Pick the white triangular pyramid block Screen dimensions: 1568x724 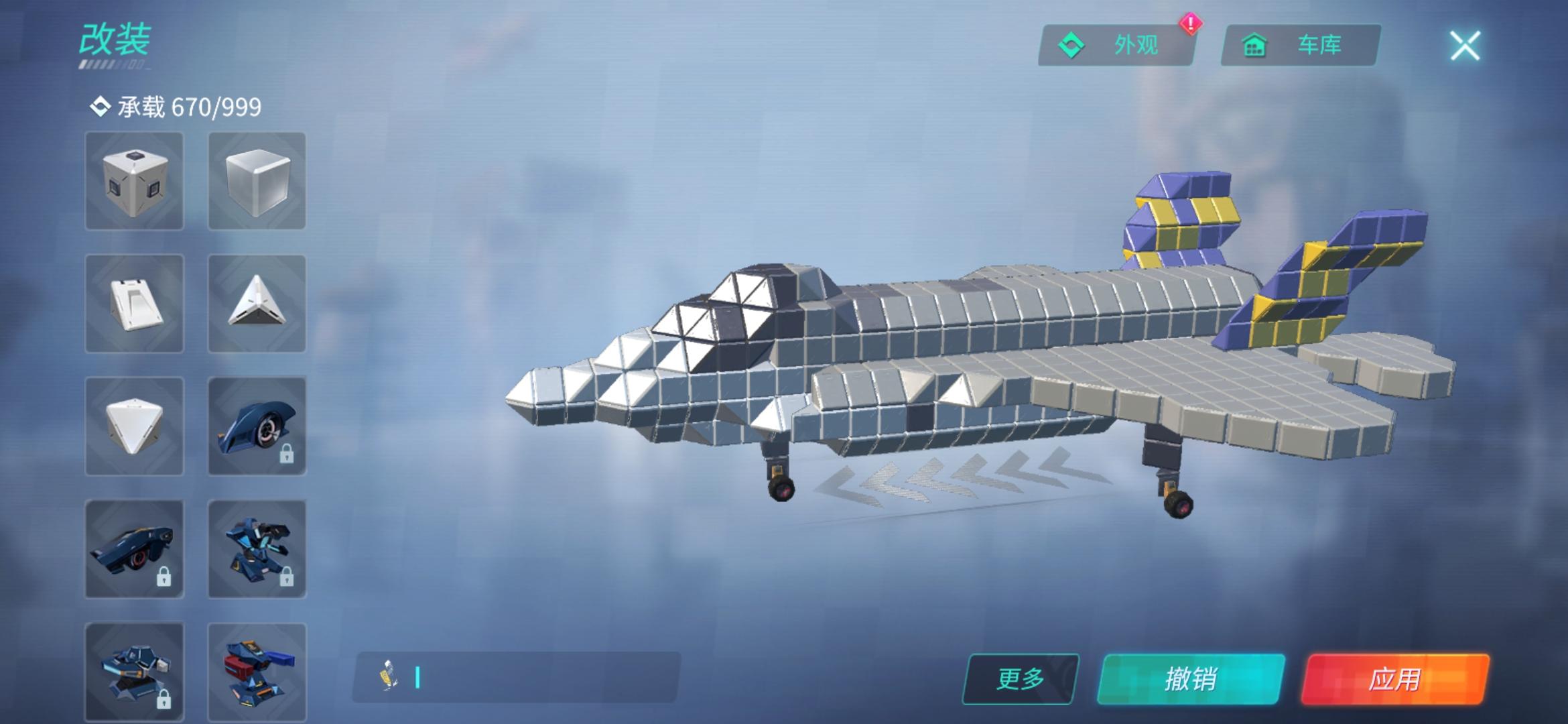pyautogui.click(x=257, y=304)
